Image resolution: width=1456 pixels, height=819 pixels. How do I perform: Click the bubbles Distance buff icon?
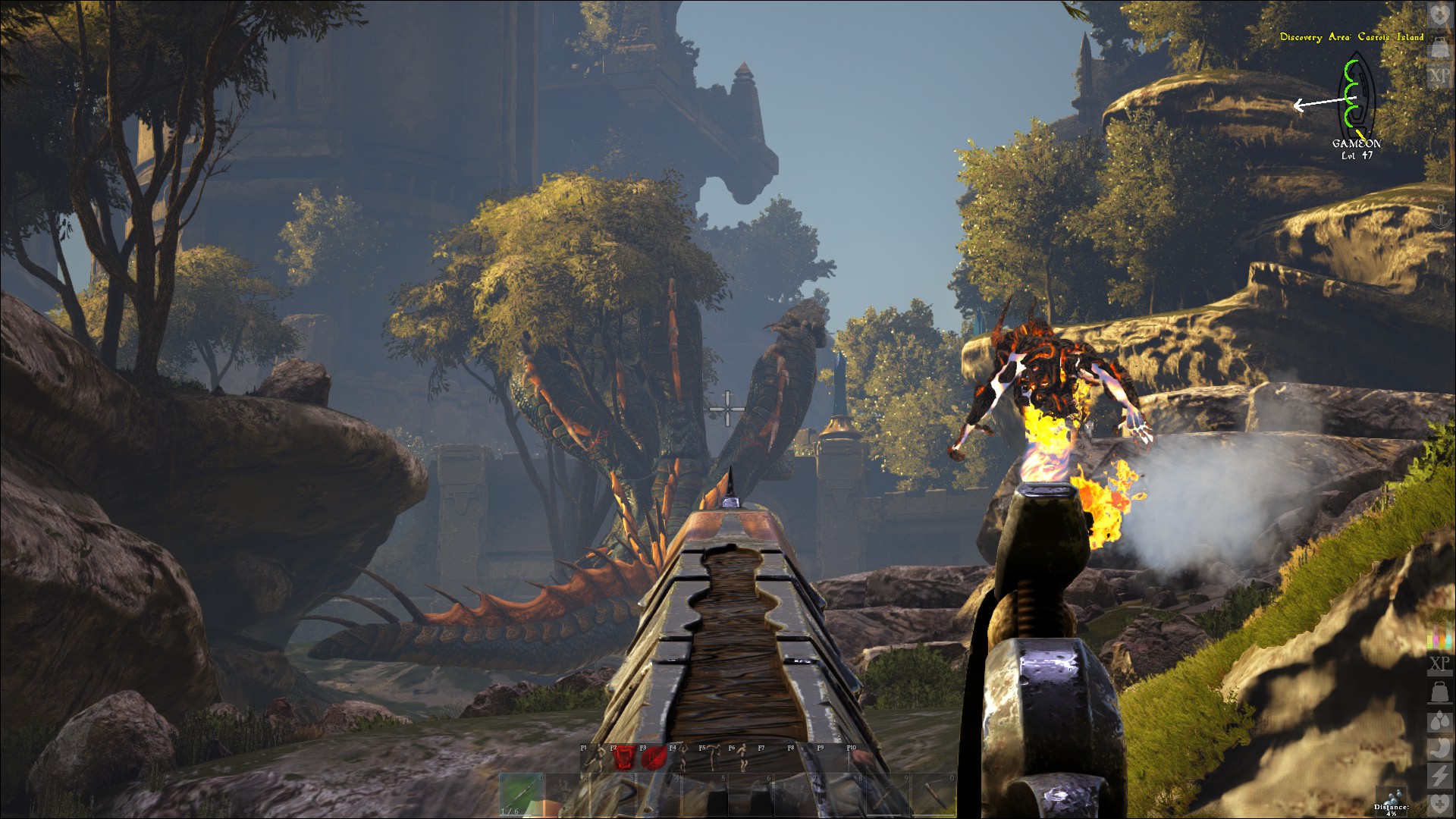click(1392, 796)
